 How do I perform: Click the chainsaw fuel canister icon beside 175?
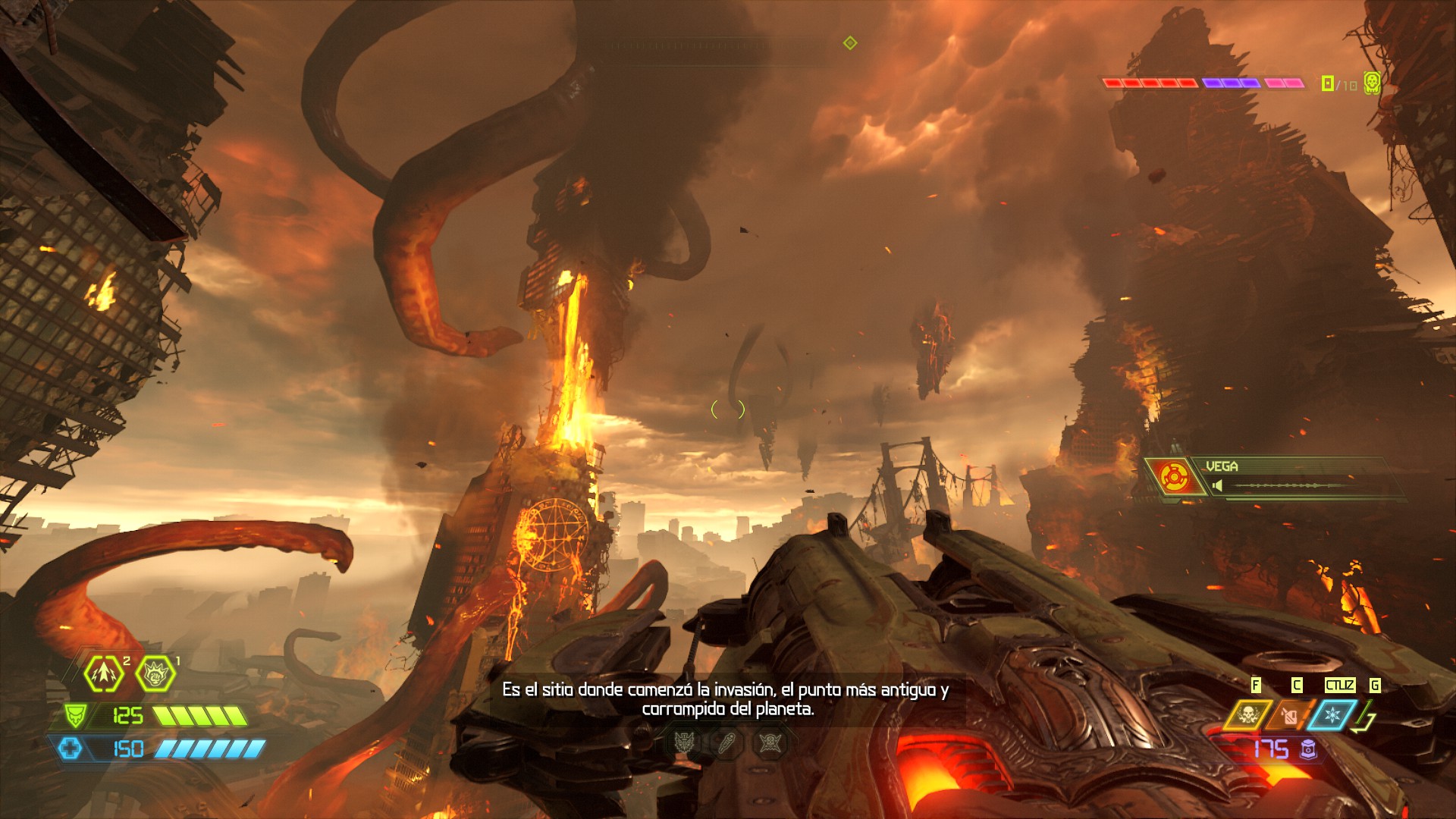pos(1310,749)
